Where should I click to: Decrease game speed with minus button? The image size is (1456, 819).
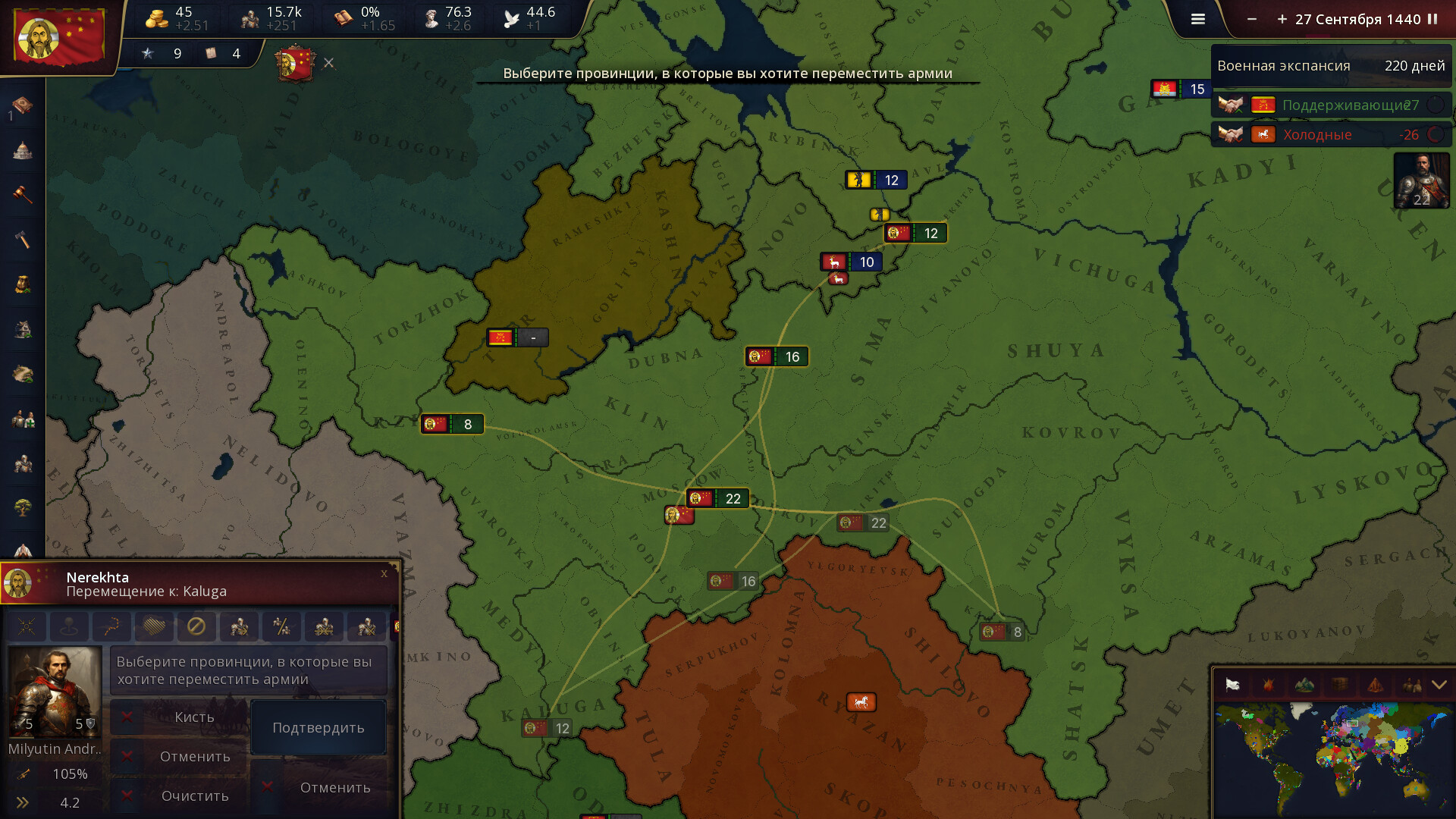(x=1252, y=20)
